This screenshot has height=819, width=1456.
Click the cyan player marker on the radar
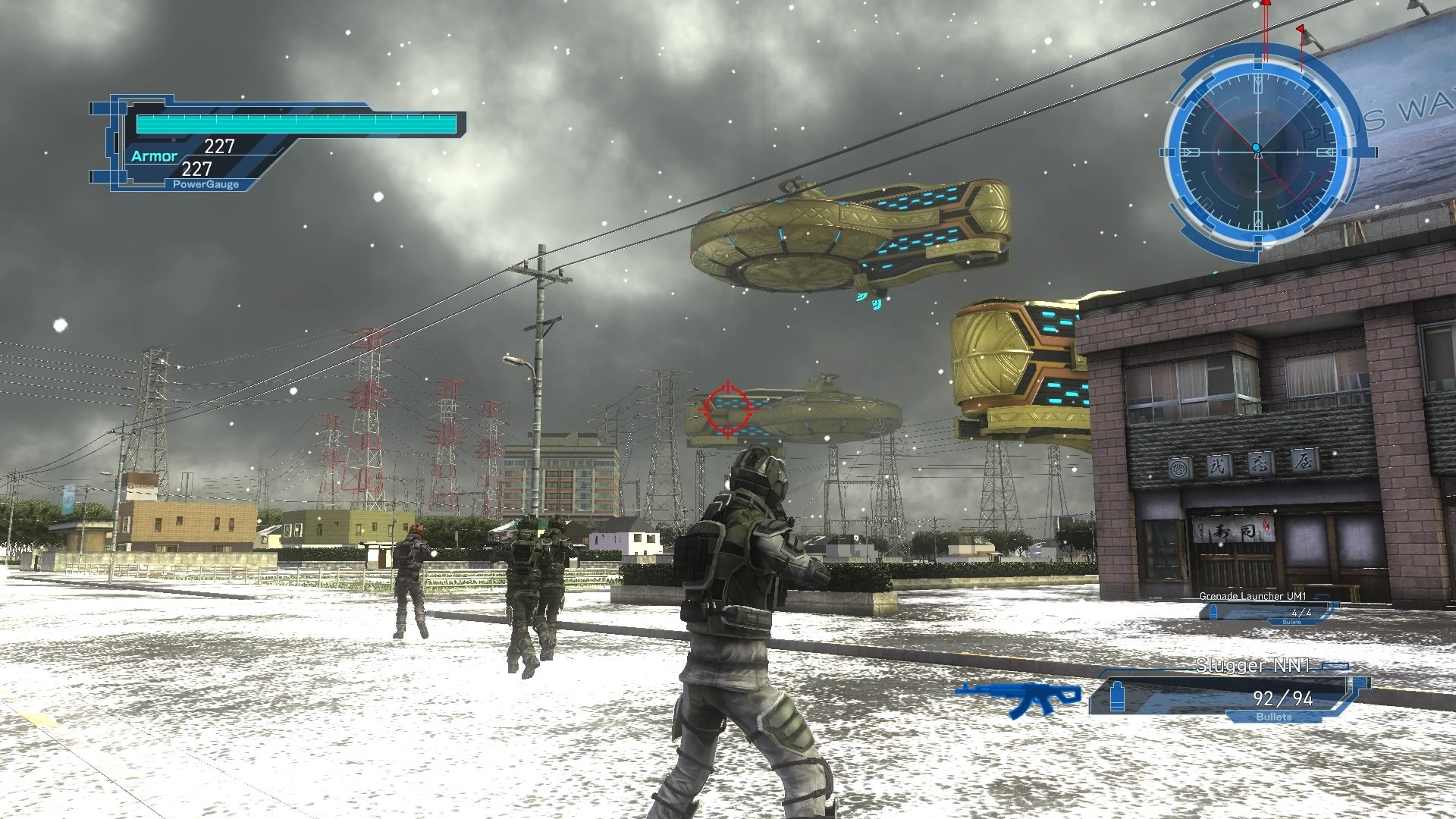click(1257, 148)
